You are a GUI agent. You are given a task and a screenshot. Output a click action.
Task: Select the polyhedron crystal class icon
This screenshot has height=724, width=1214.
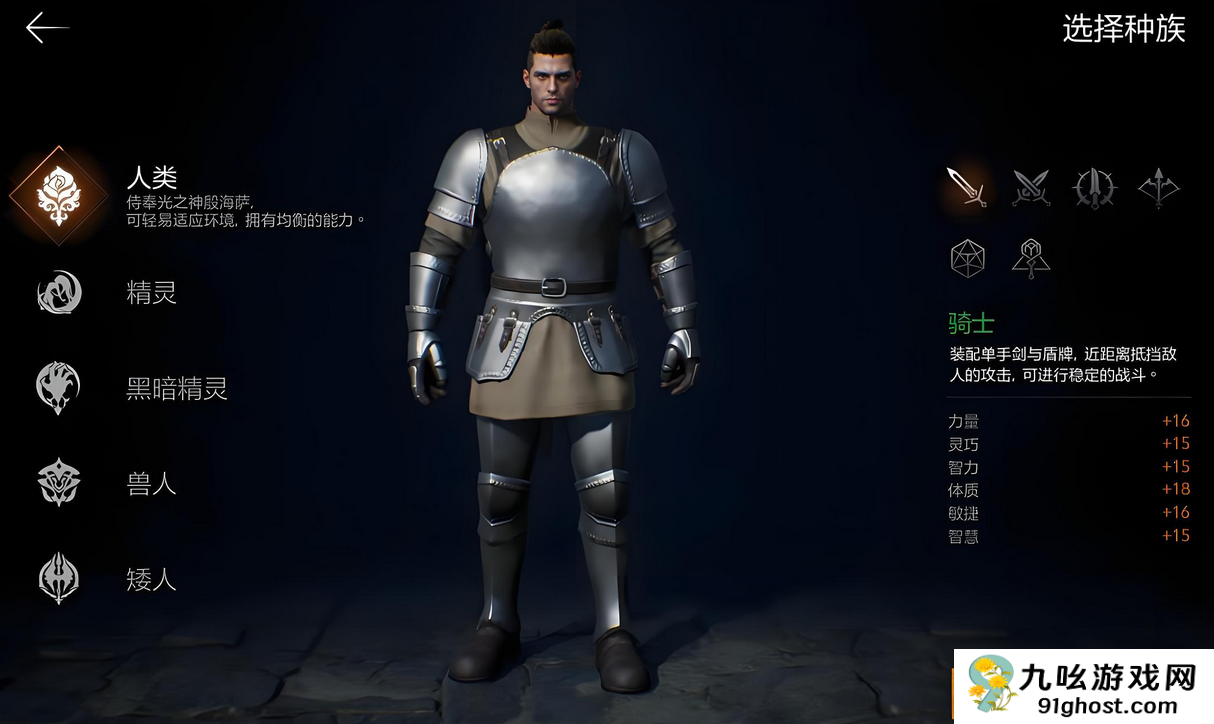(x=967, y=258)
